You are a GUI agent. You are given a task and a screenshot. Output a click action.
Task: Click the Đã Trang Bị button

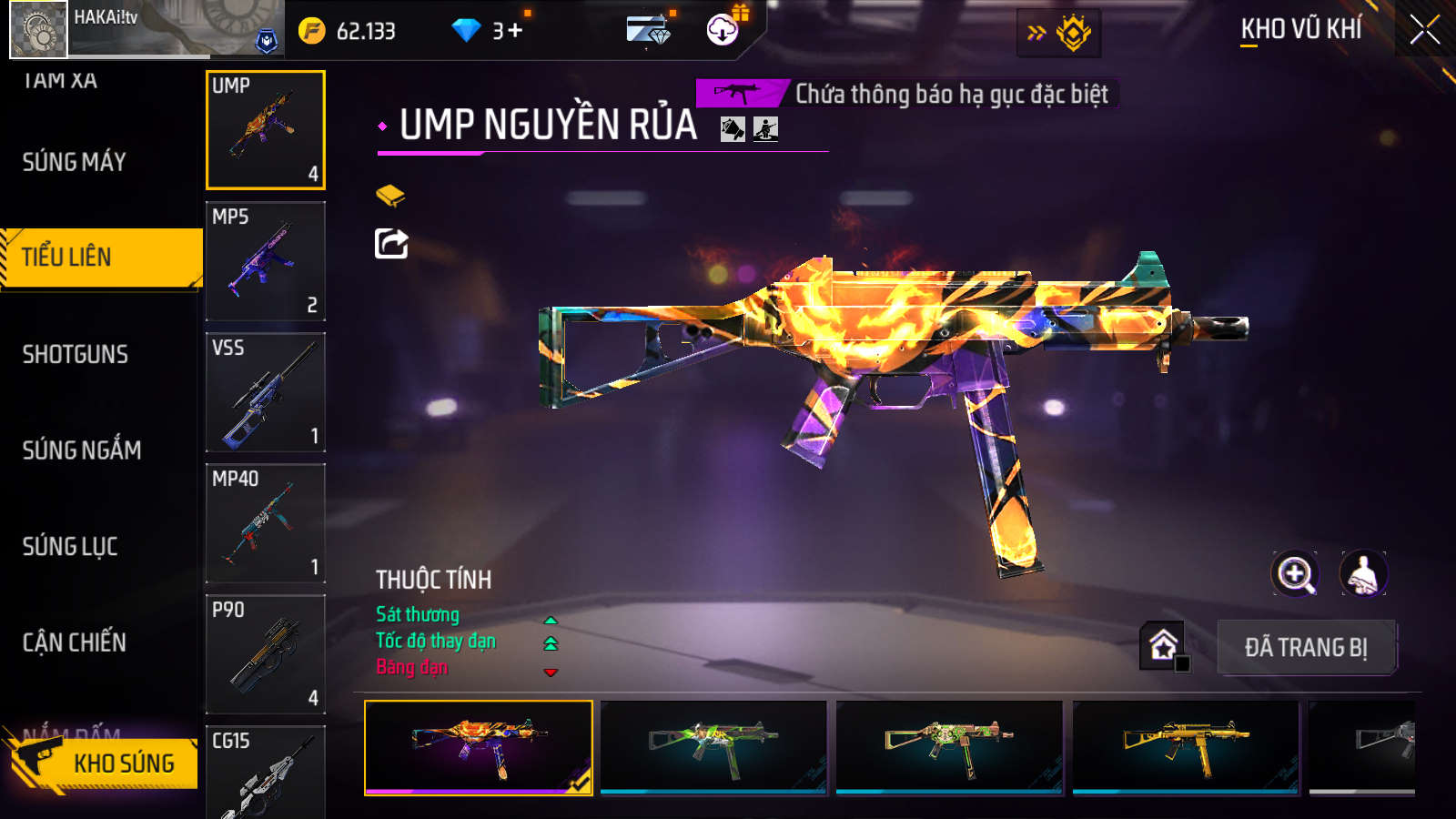pyautogui.click(x=1306, y=647)
